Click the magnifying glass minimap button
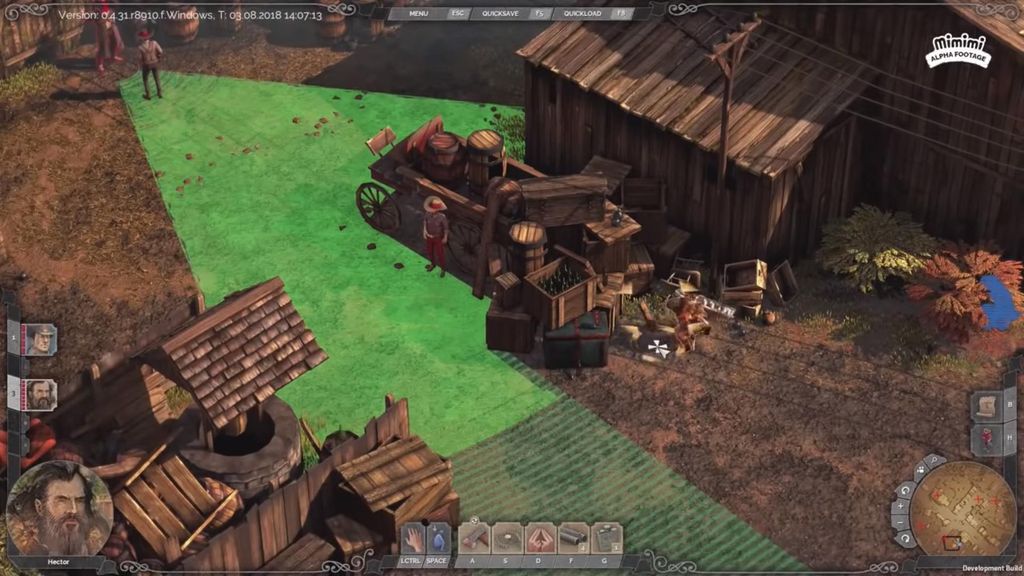The width and height of the screenshot is (1024, 576). (934, 461)
